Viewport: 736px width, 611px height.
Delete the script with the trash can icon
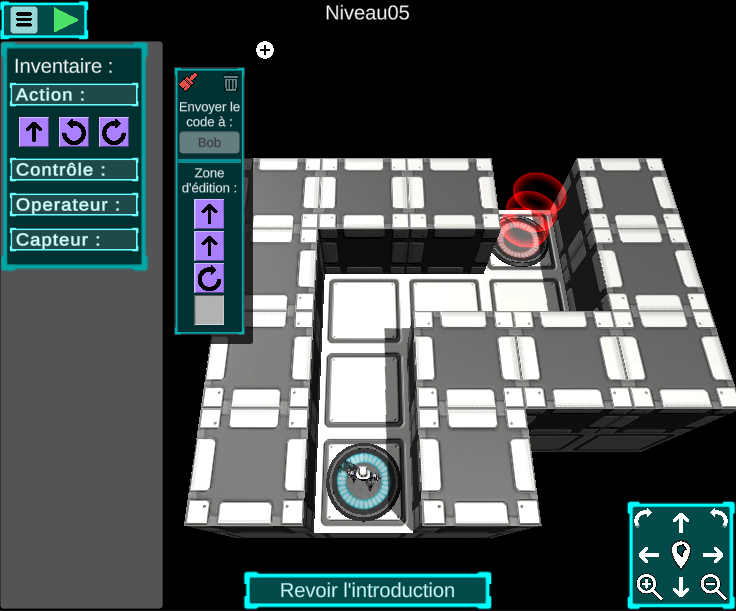(231, 83)
